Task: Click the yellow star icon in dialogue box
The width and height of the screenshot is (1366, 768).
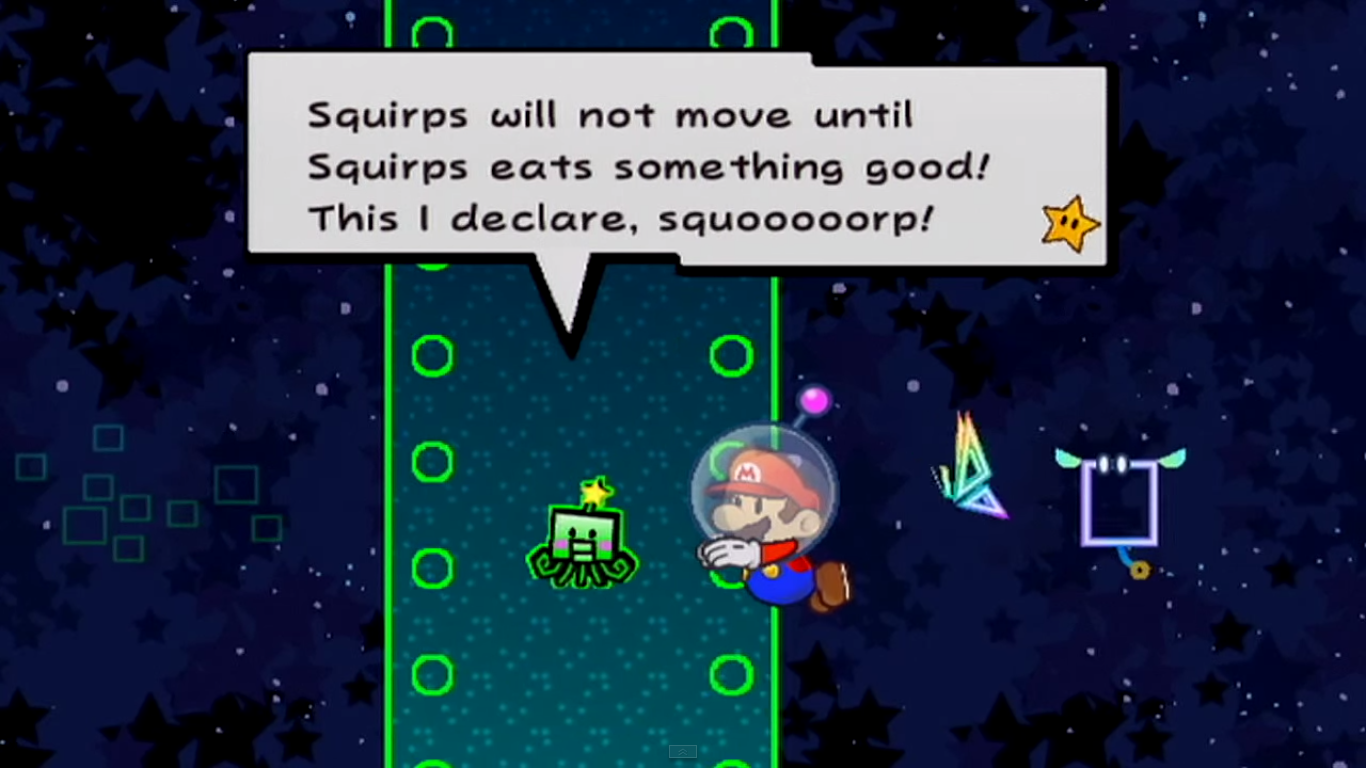Action: click(x=1070, y=222)
